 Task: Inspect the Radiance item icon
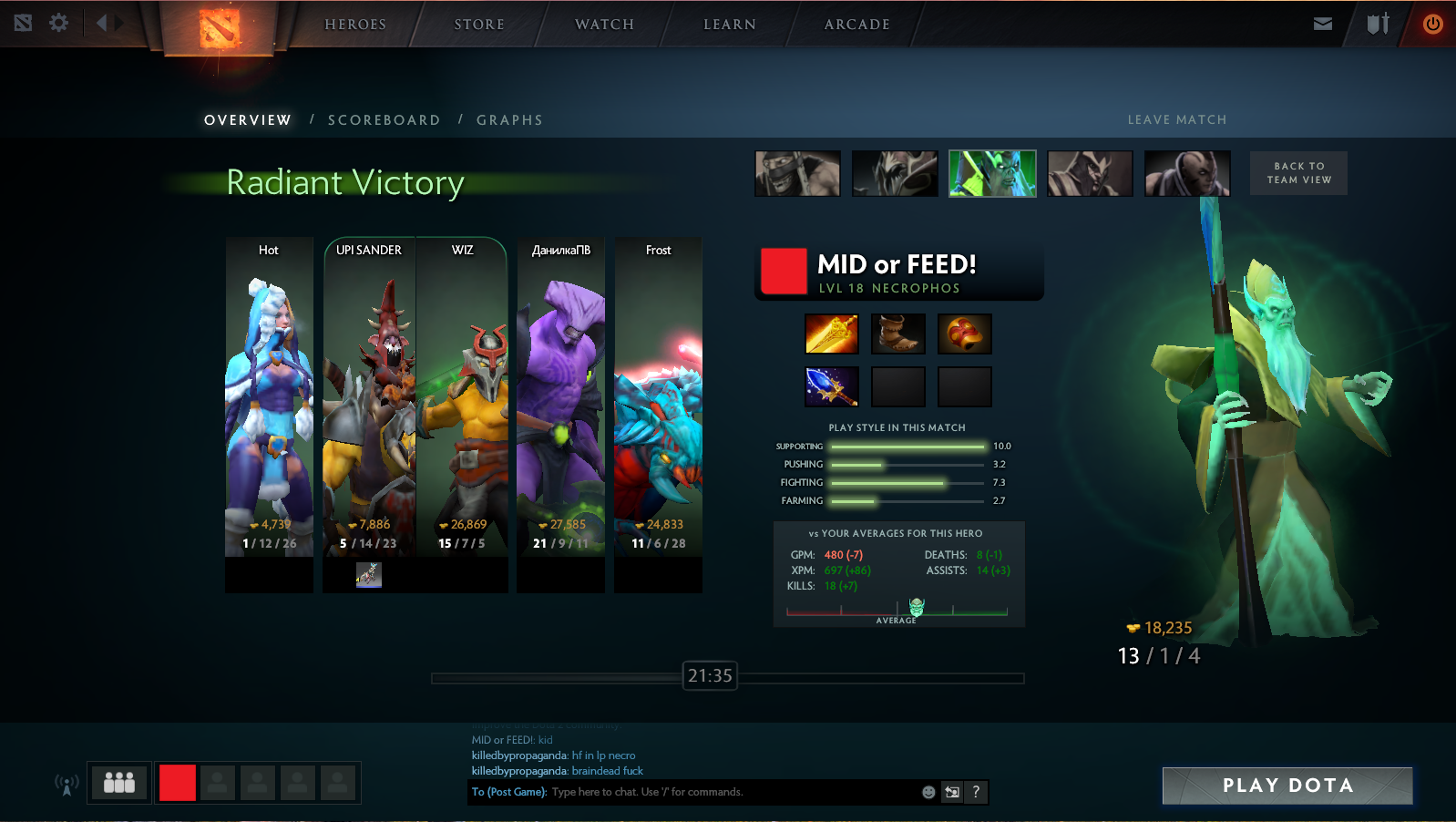[832, 334]
